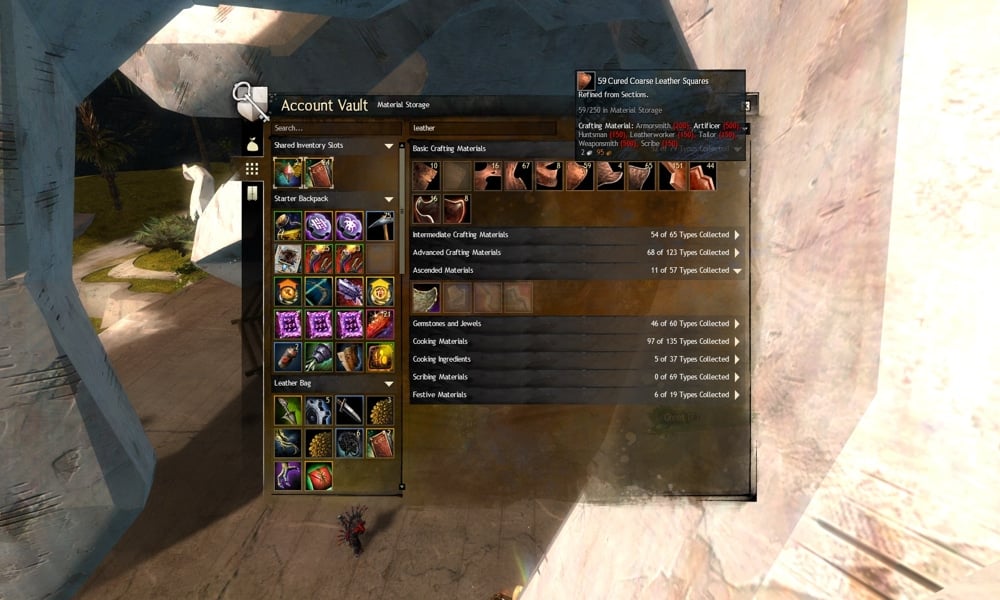Expand Intermediate Crafting Materials
Screen dimensions: 1000x600
tap(737, 235)
